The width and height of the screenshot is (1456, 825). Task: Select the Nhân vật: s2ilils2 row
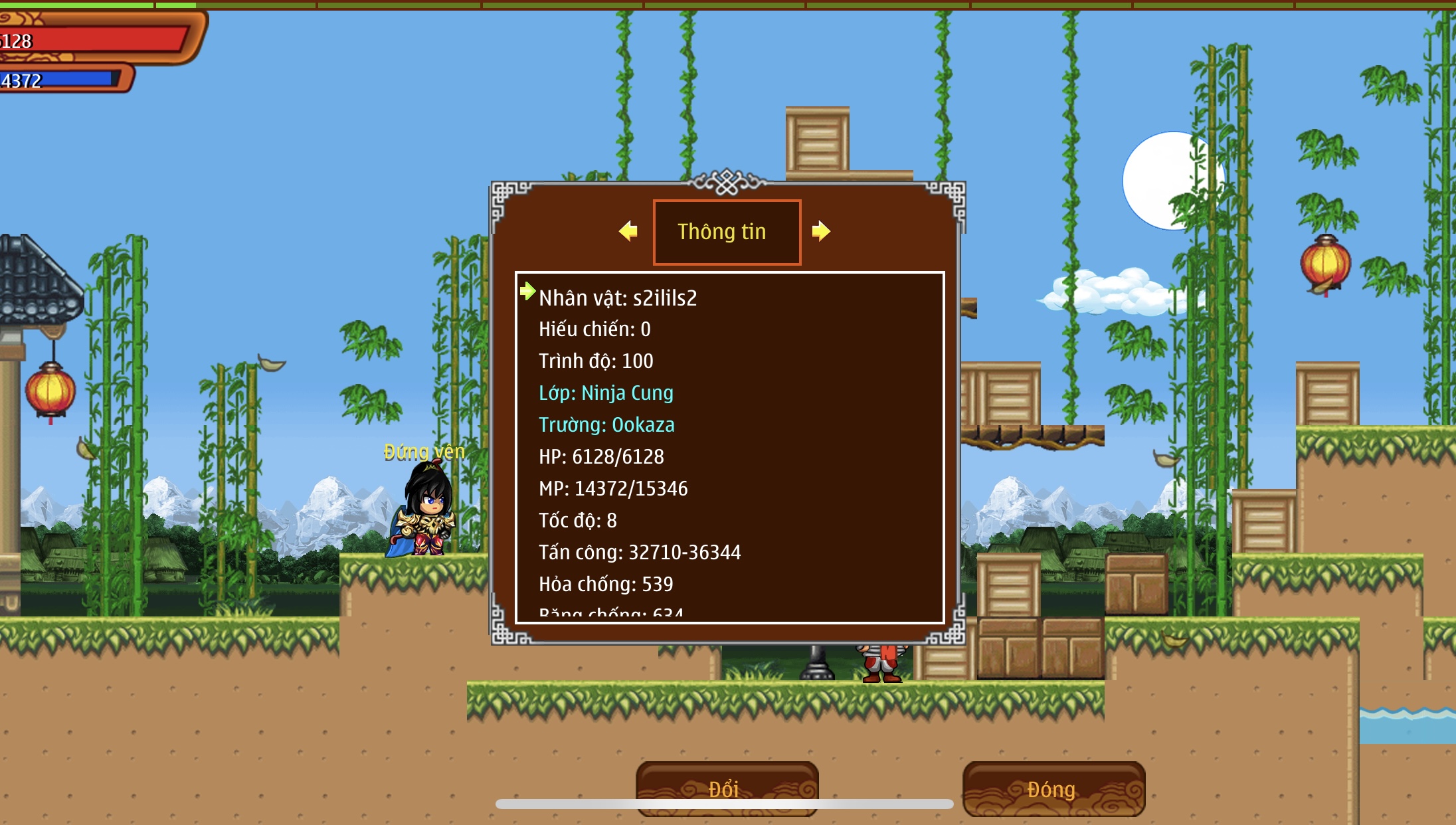coord(618,298)
